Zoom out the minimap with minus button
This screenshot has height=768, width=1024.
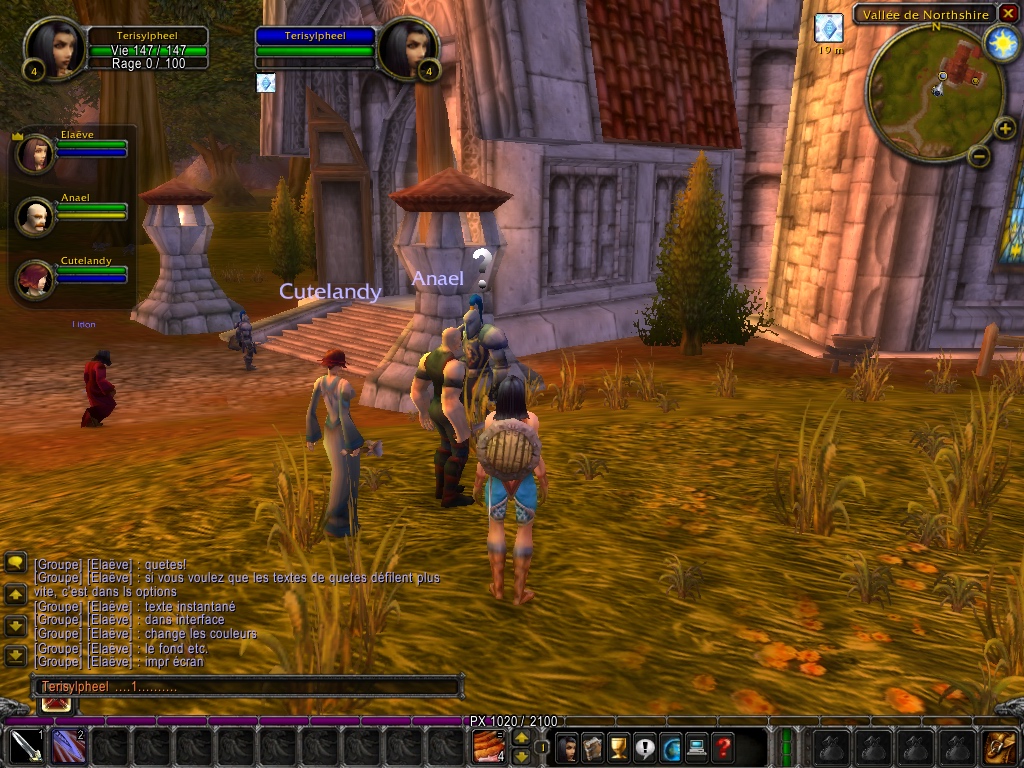pyautogui.click(x=980, y=155)
